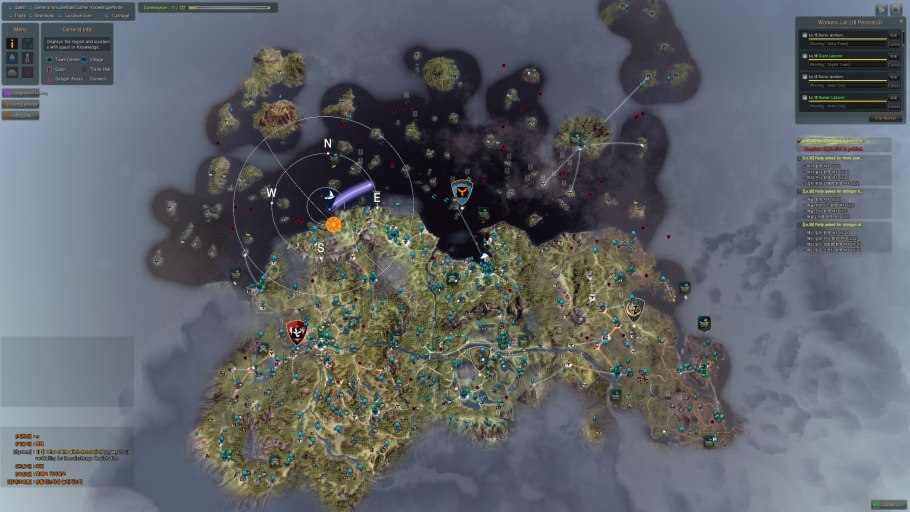
Task: Toggle the Trade map filter checkbox
Action: click(x=8, y=16)
